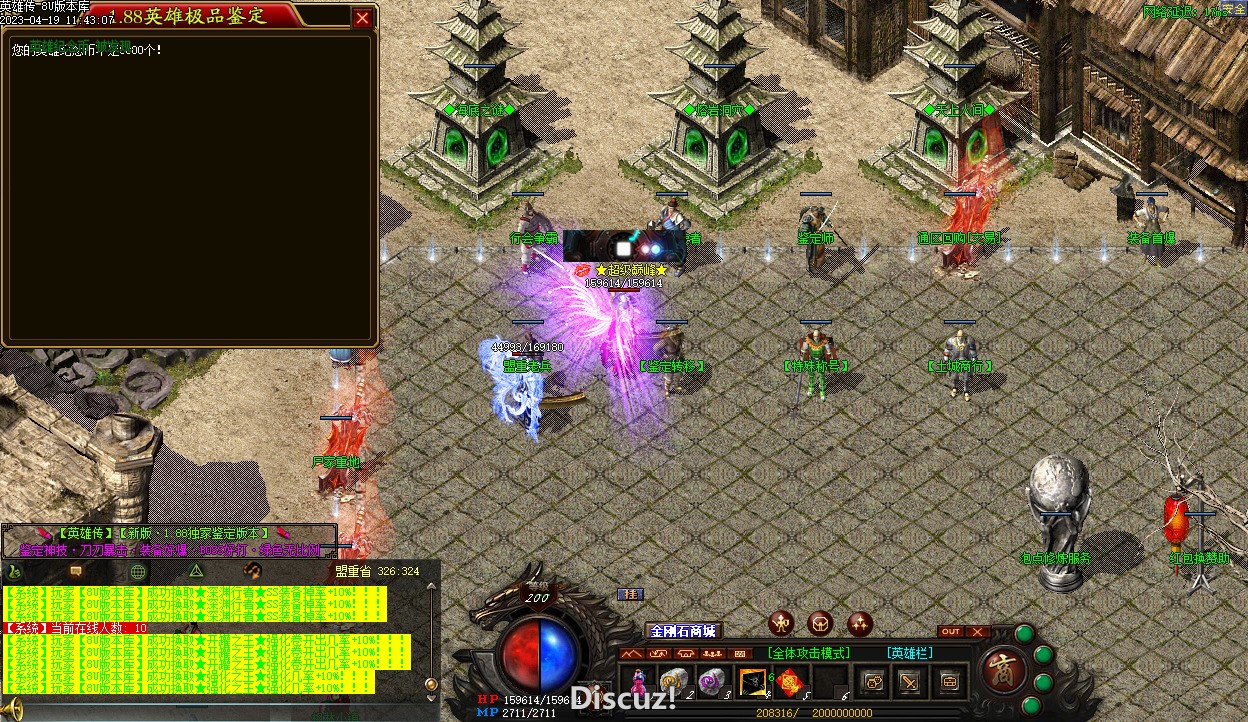Select the black item in slot 4

coord(752,682)
